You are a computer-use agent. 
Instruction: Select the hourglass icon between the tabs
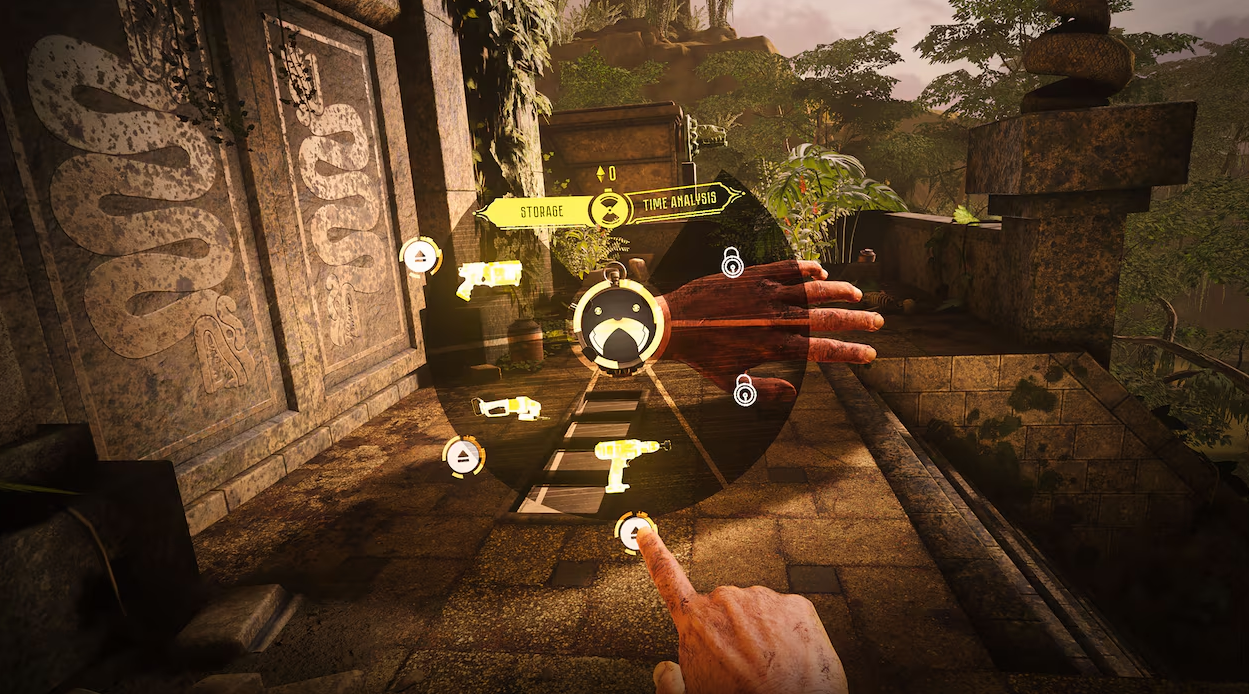coord(606,208)
